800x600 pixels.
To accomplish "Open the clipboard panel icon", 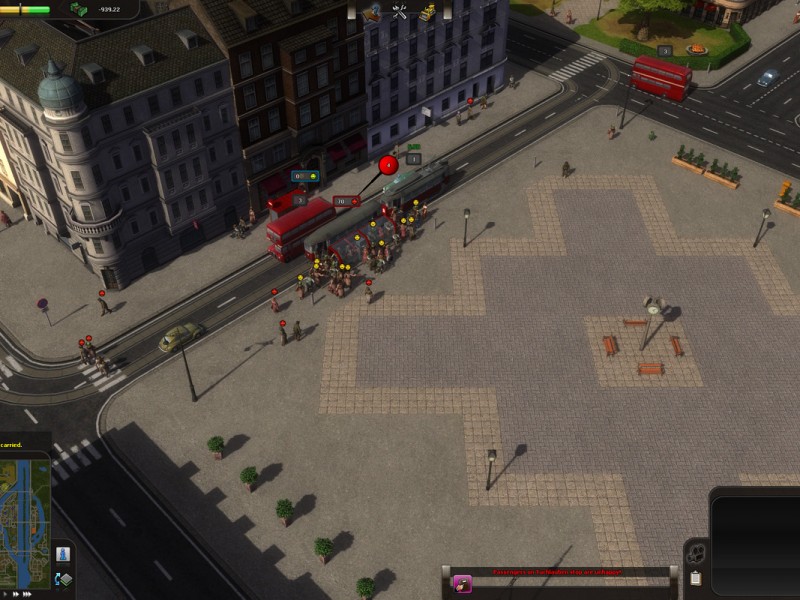I will click(695, 578).
